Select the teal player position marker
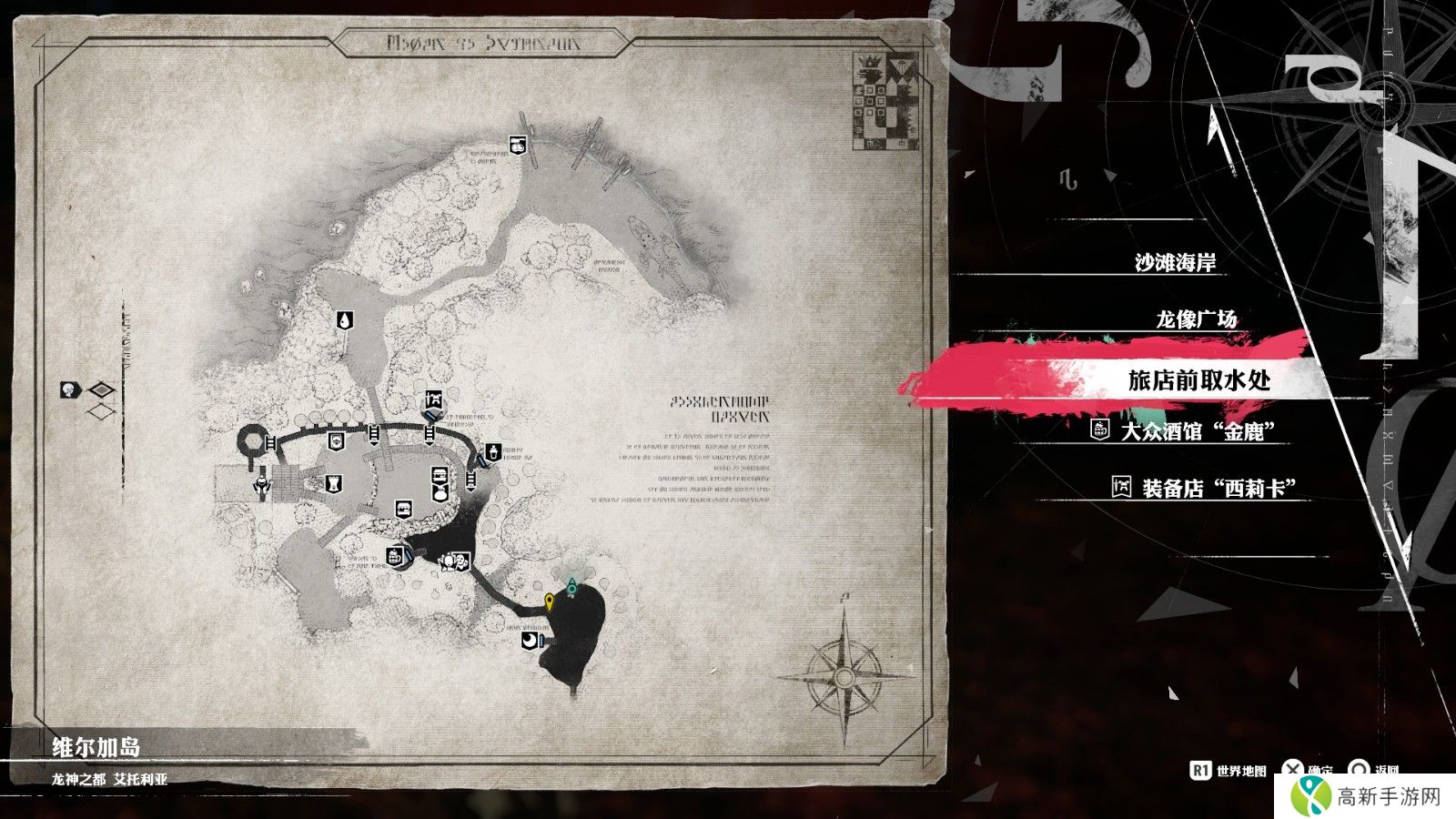Viewport: 1456px width, 819px height. click(x=571, y=587)
